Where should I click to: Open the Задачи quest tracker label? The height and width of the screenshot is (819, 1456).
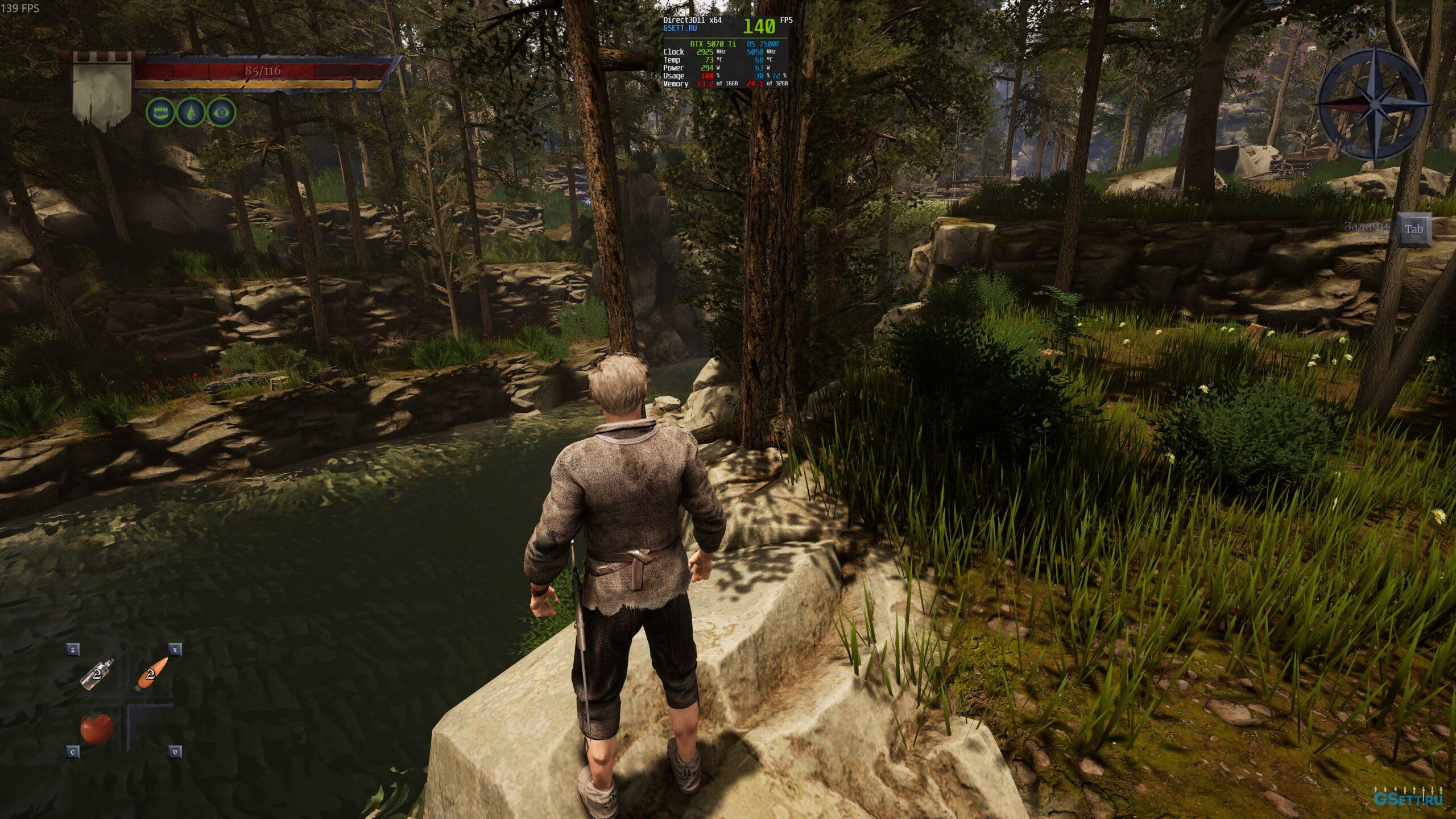[x=1366, y=227]
